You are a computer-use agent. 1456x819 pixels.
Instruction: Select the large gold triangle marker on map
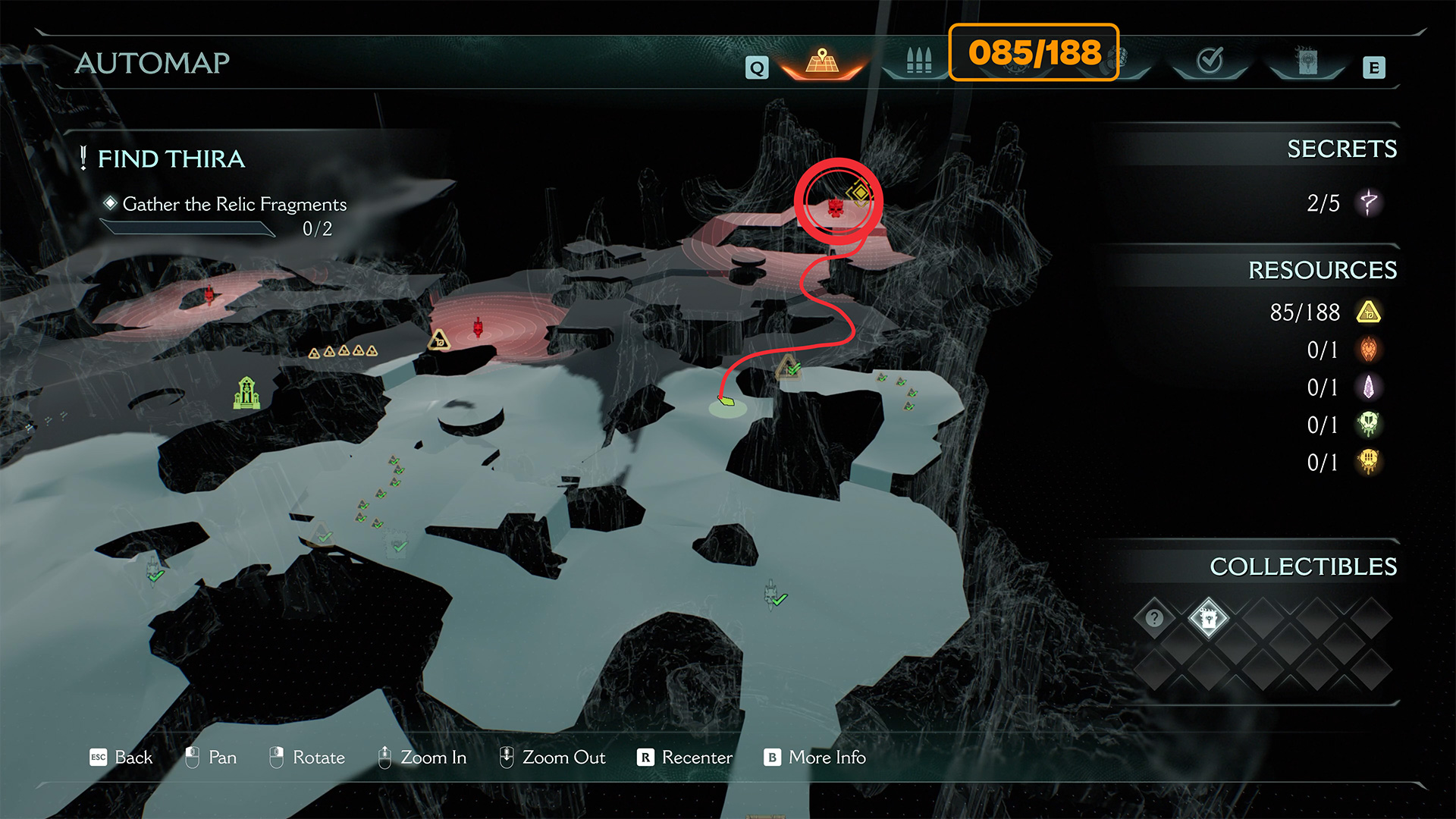point(439,339)
